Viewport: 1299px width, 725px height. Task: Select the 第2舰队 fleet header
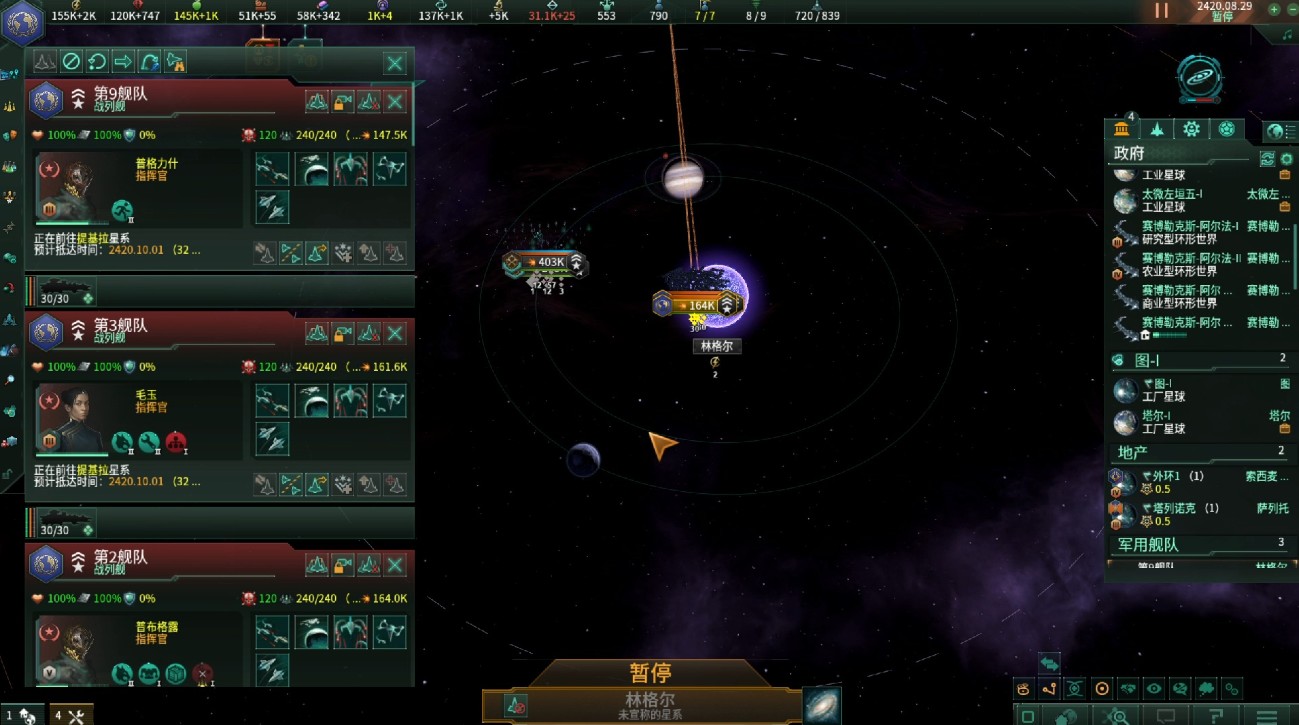point(150,562)
